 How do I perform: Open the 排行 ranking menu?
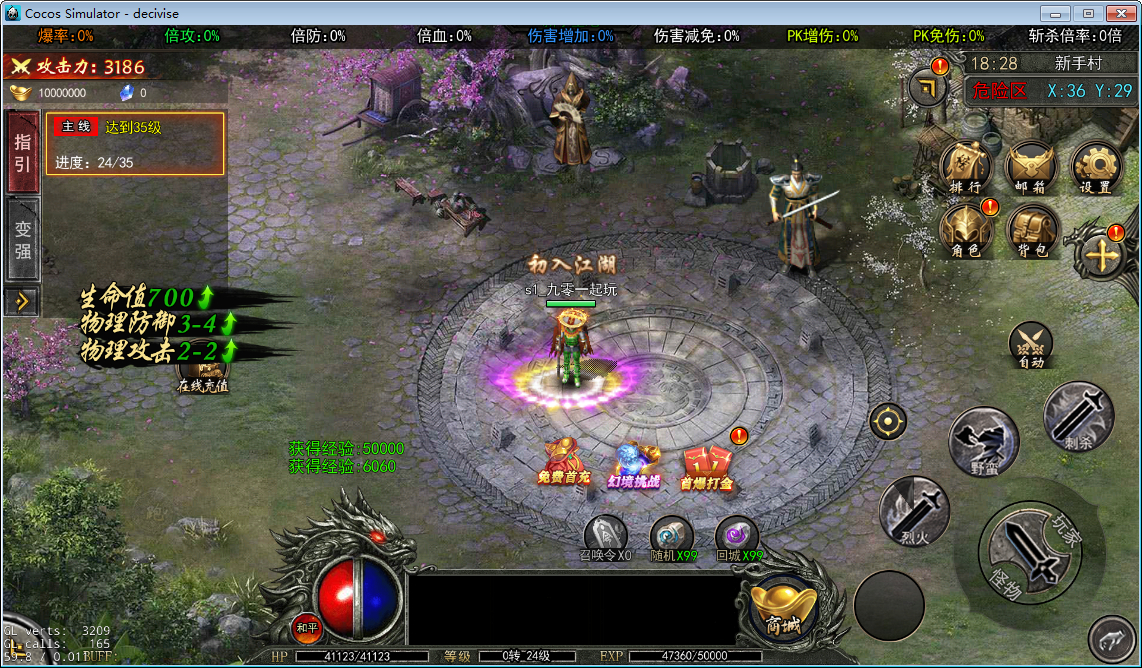point(965,166)
